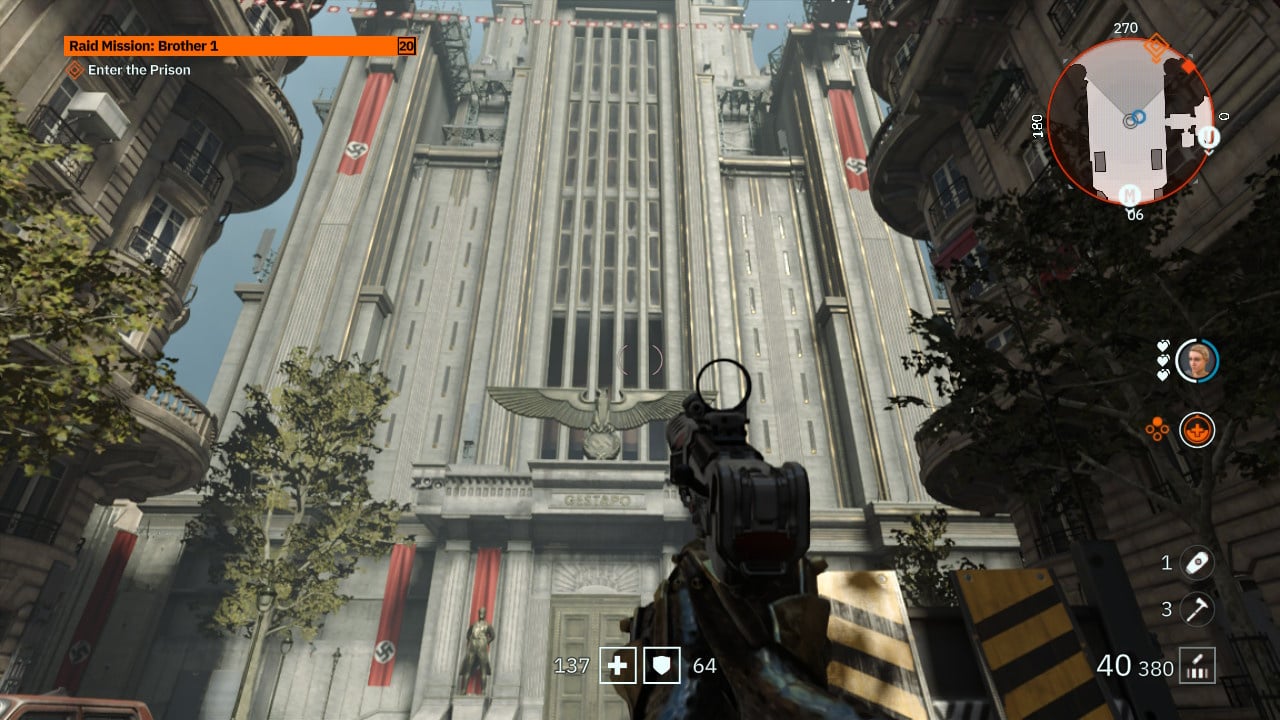
Task: Click the M marker on the minimap
Action: tap(1129, 195)
